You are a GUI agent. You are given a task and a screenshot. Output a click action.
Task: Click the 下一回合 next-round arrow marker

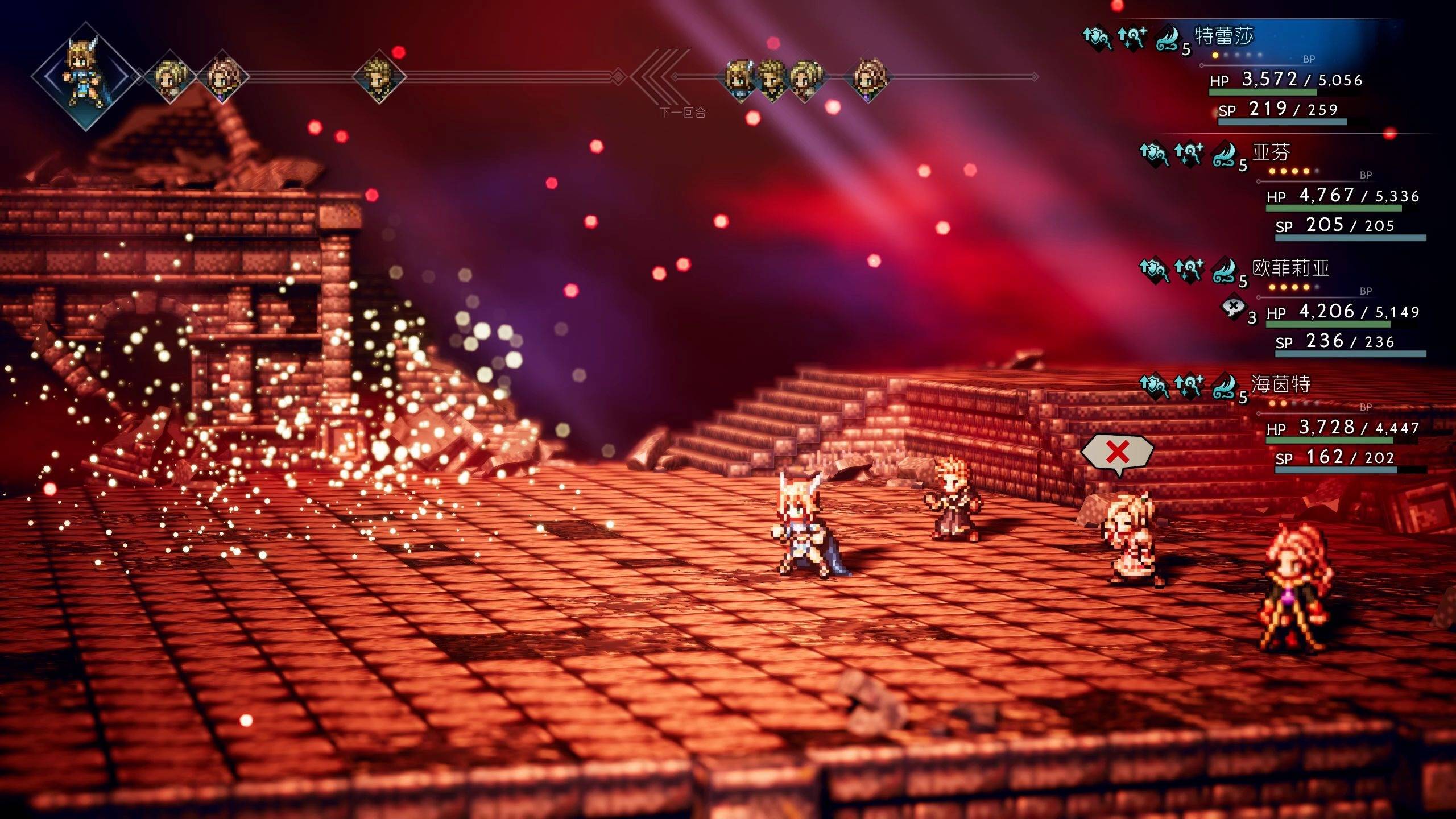coord(655,77)
